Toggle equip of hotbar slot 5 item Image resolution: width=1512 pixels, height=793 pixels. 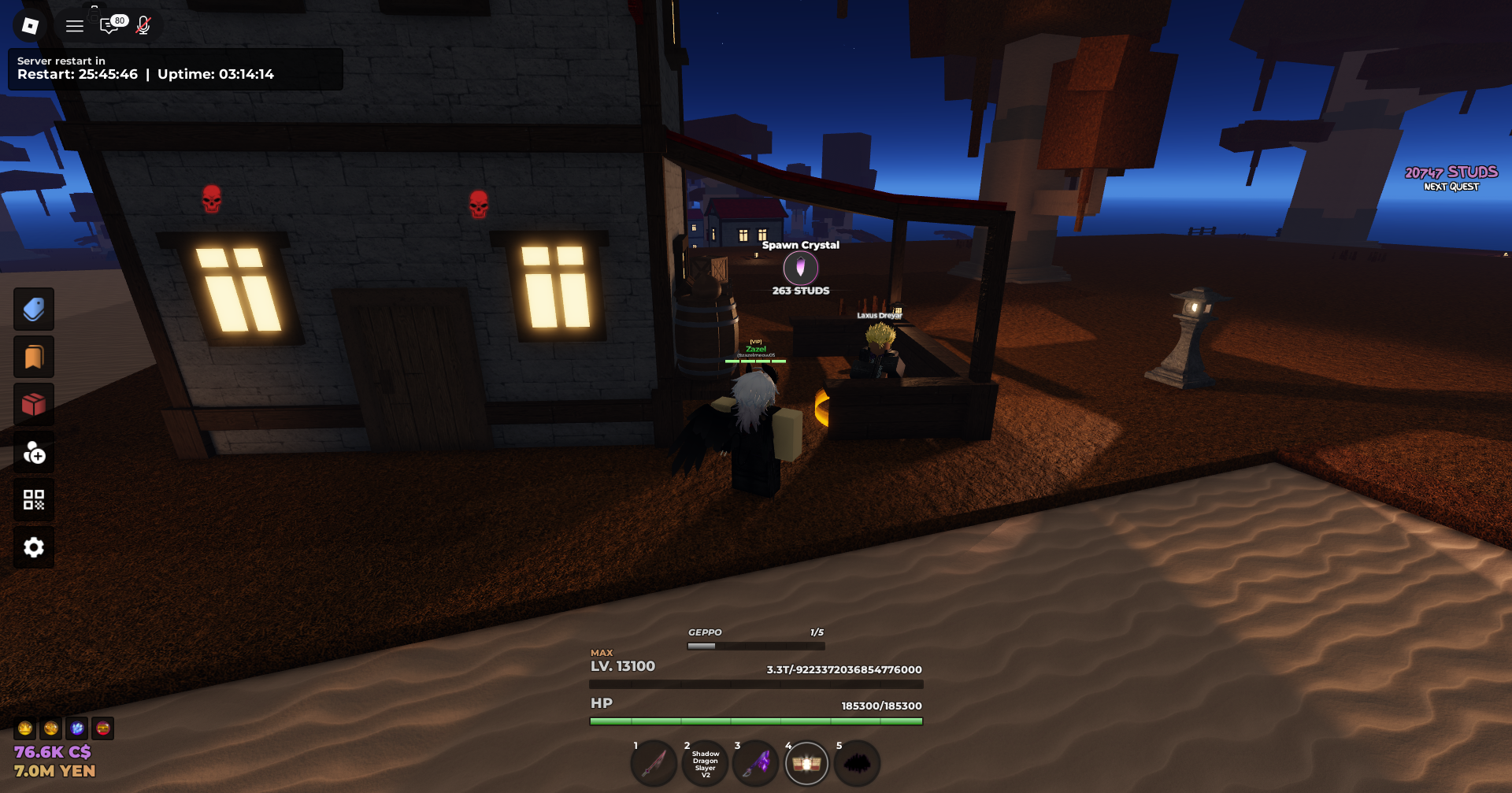click(x=857, y=762)
